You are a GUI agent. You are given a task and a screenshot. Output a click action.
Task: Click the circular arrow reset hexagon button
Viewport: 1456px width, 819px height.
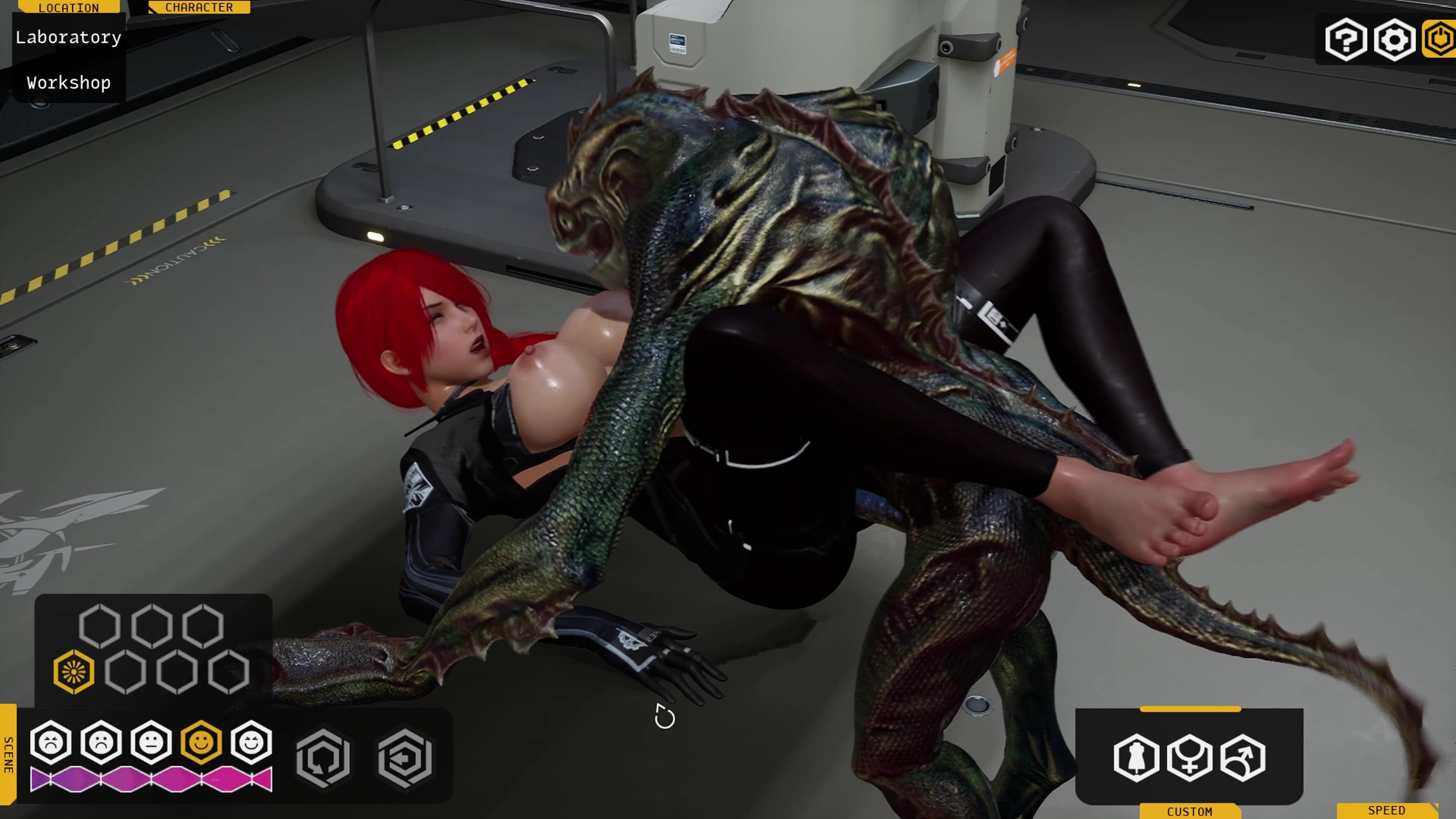point(323,758)
